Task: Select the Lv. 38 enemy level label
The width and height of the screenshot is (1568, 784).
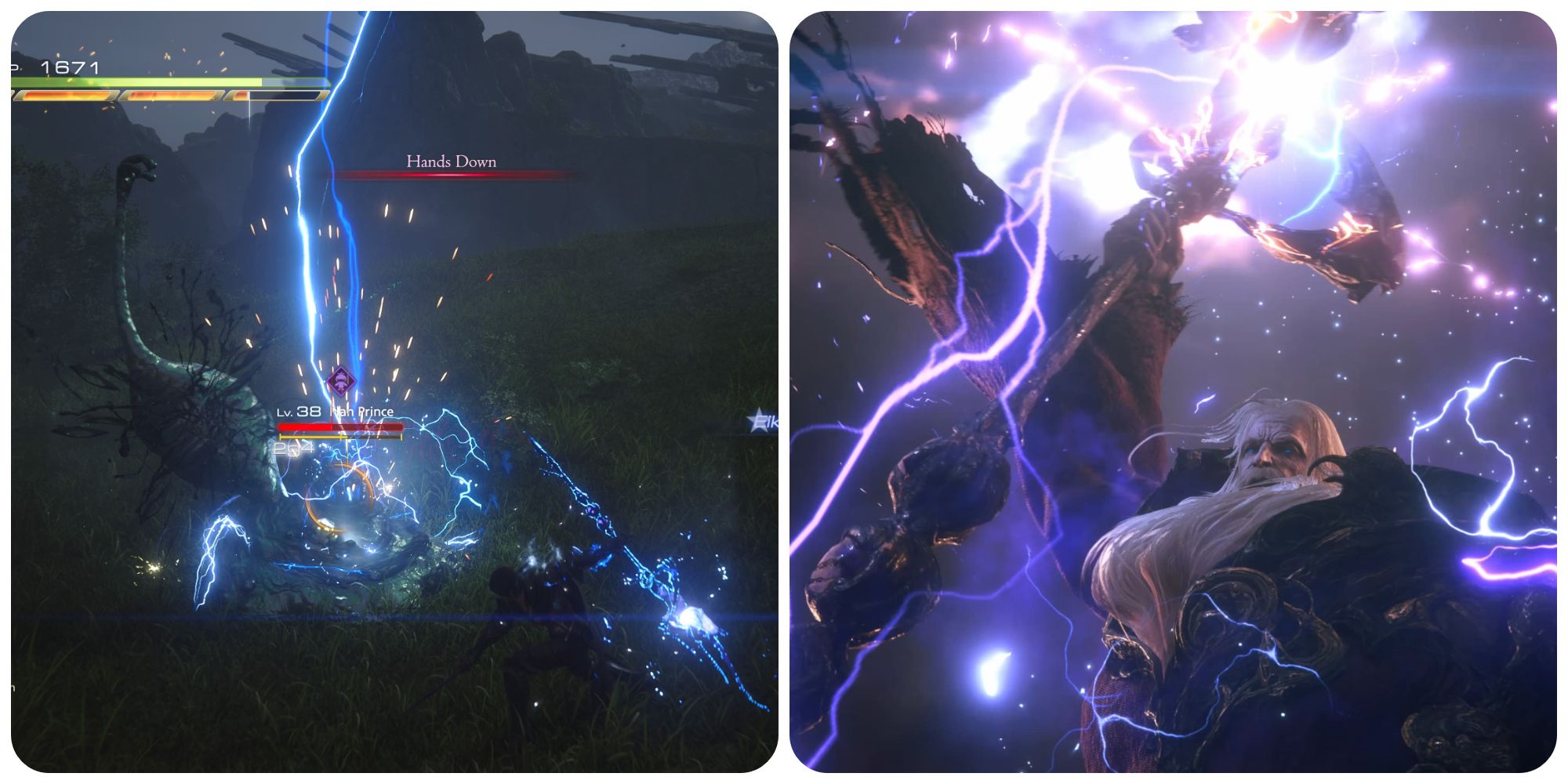Action: click(x=299, y=412)
